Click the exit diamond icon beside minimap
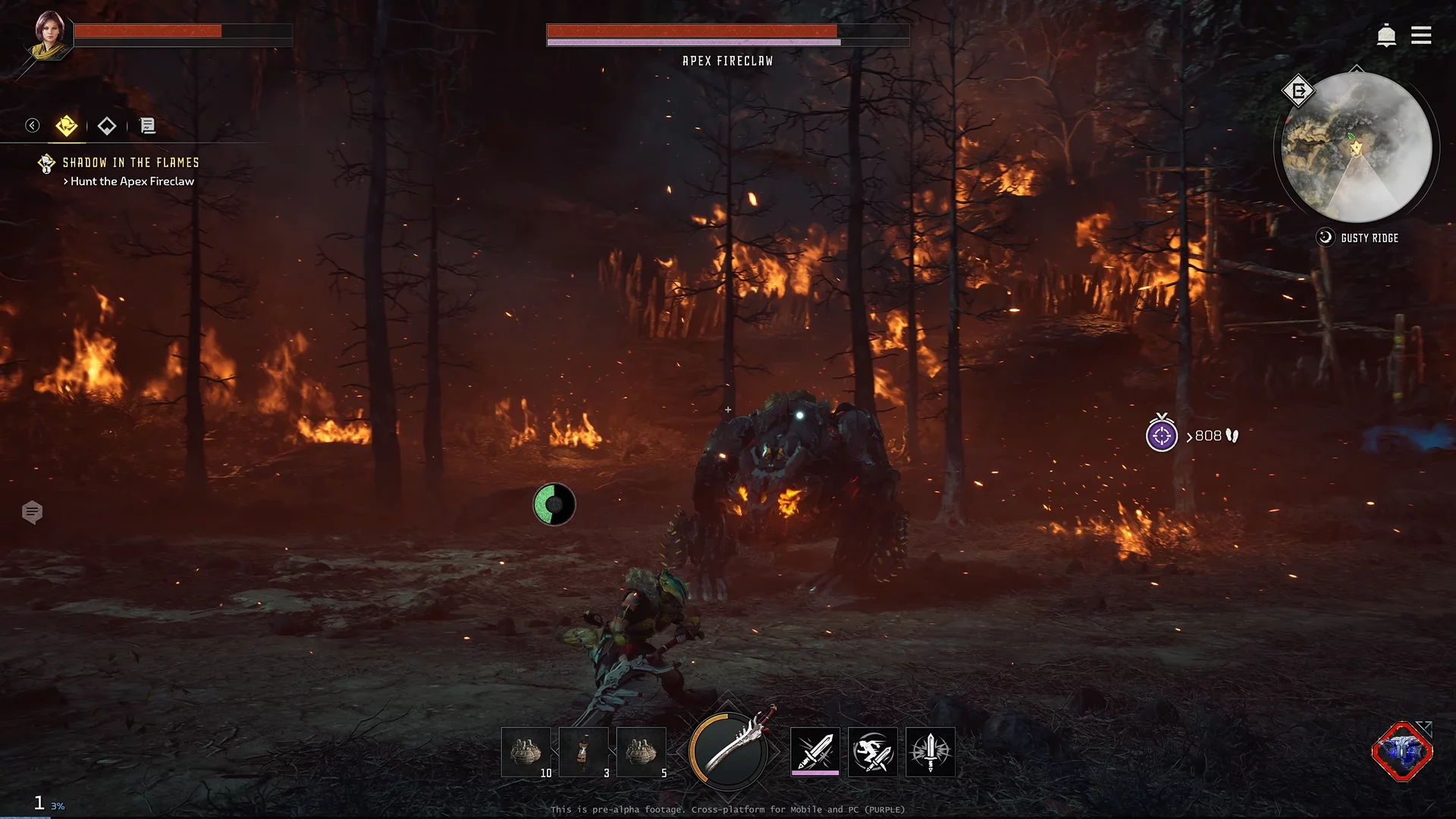 click(1298, 92)
